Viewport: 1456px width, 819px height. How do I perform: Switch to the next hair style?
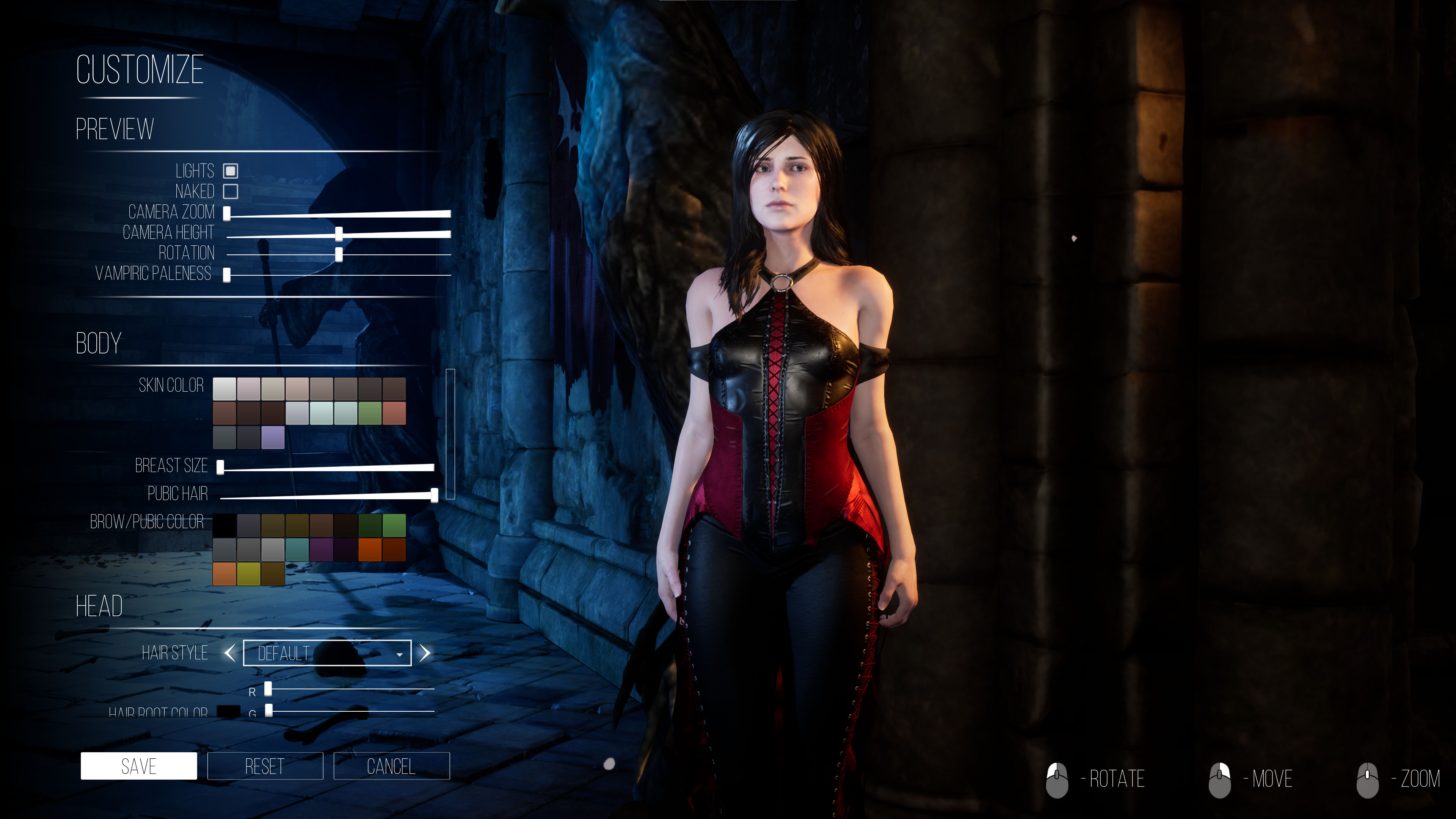coord(425,653)
